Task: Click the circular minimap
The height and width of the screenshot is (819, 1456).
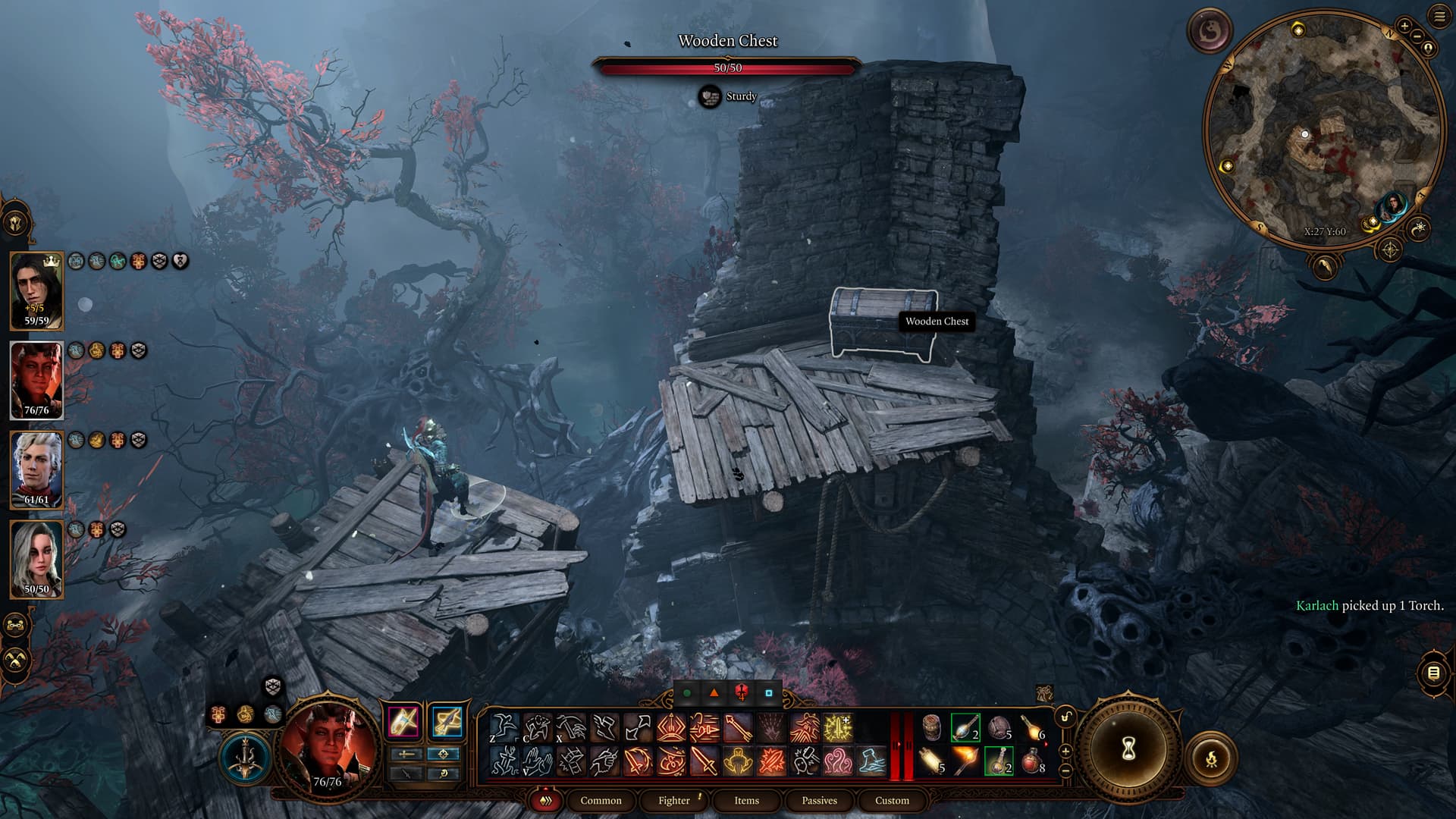Action: 1323,129
